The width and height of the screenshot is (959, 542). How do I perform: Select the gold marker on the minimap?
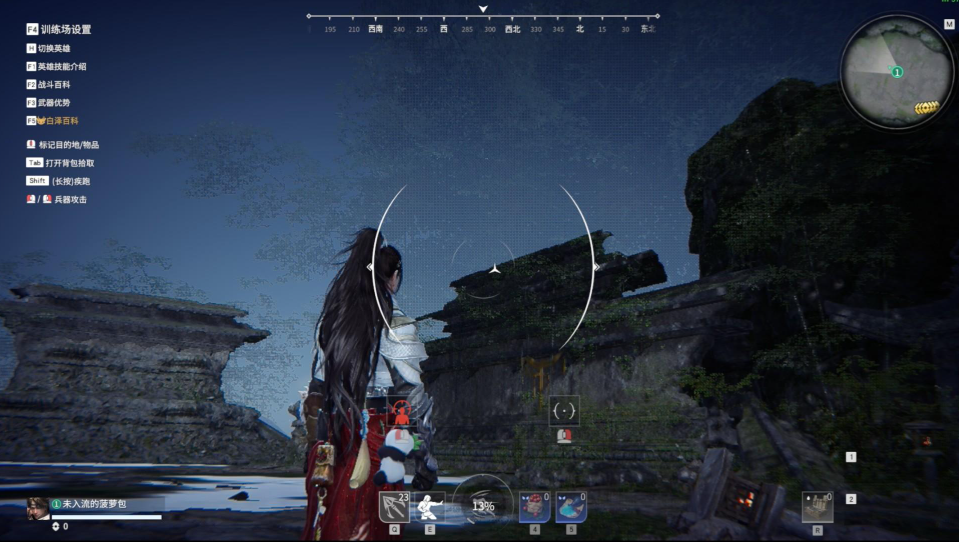coord(927,108)
